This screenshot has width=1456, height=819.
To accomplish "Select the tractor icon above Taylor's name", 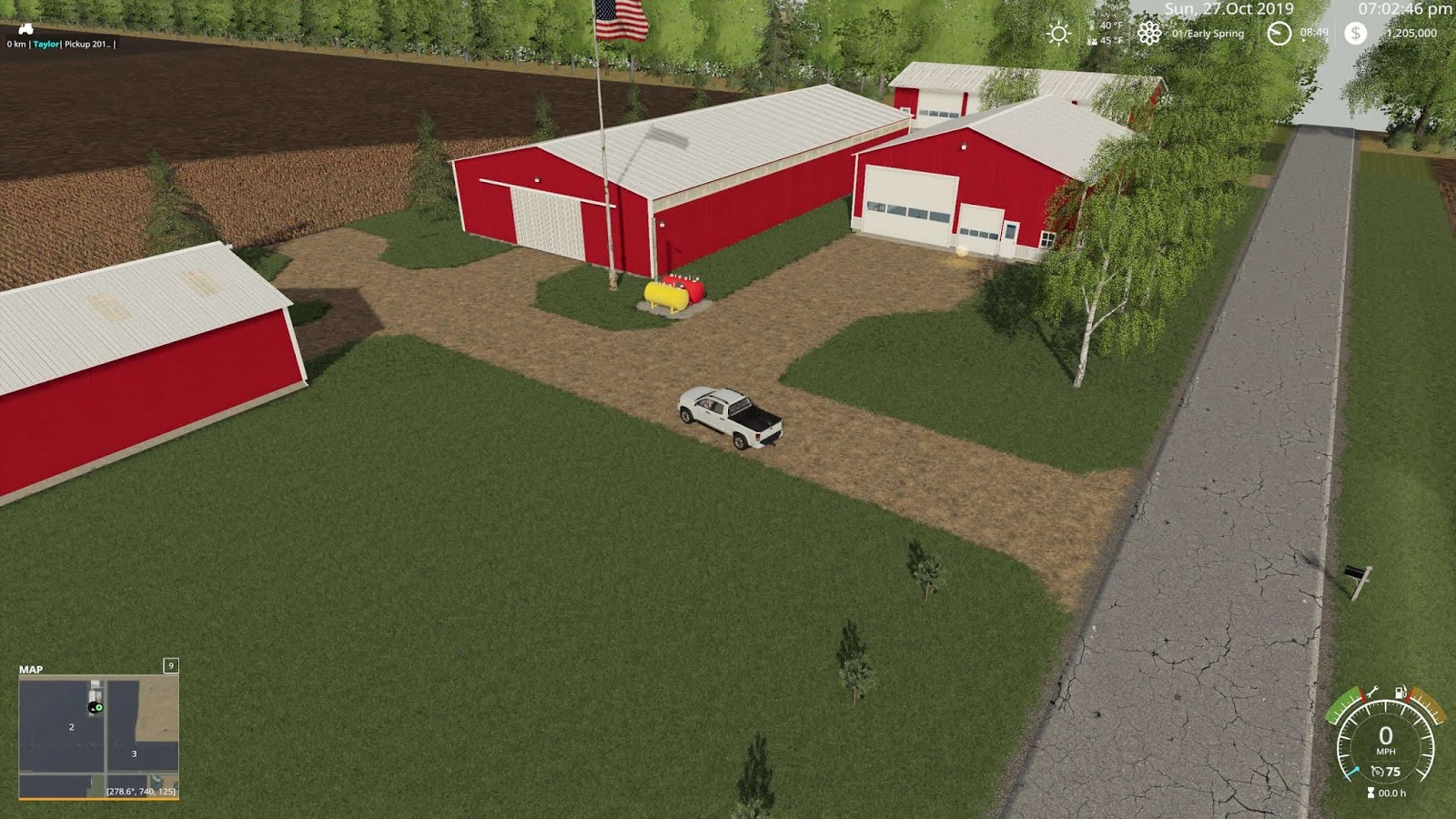I will (x=25, y=29).
